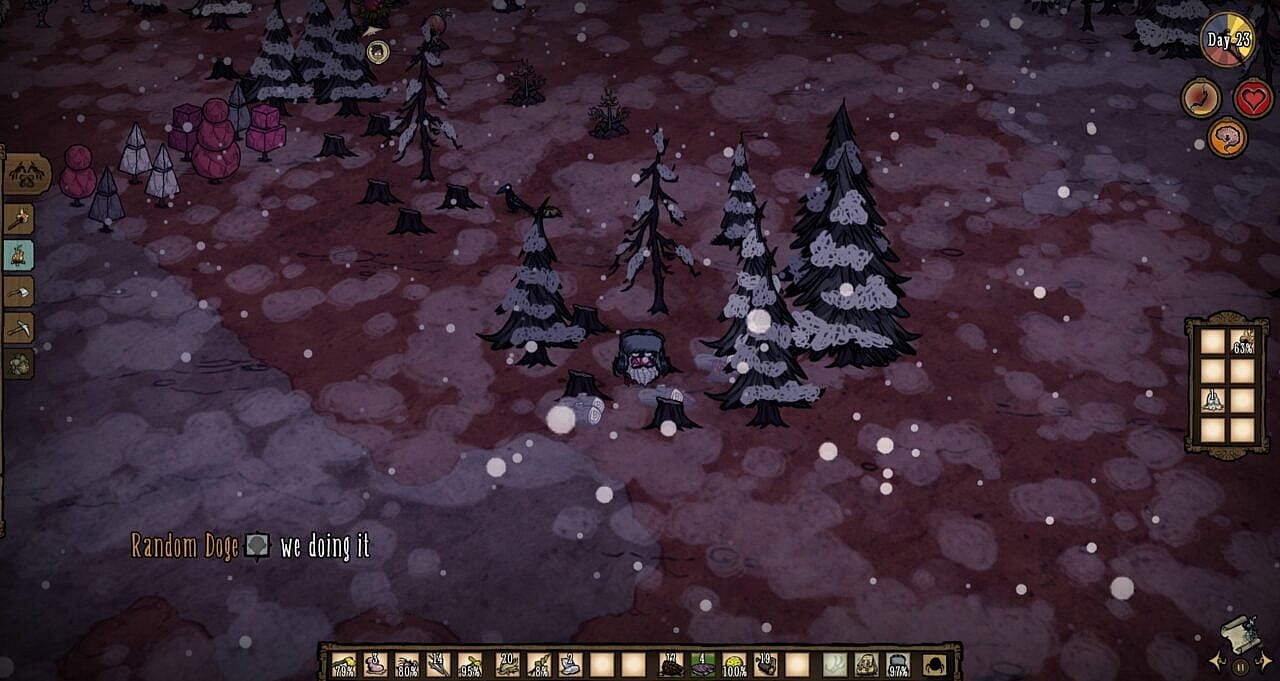Click the Random Doge chat message

[x=250, y=546]
